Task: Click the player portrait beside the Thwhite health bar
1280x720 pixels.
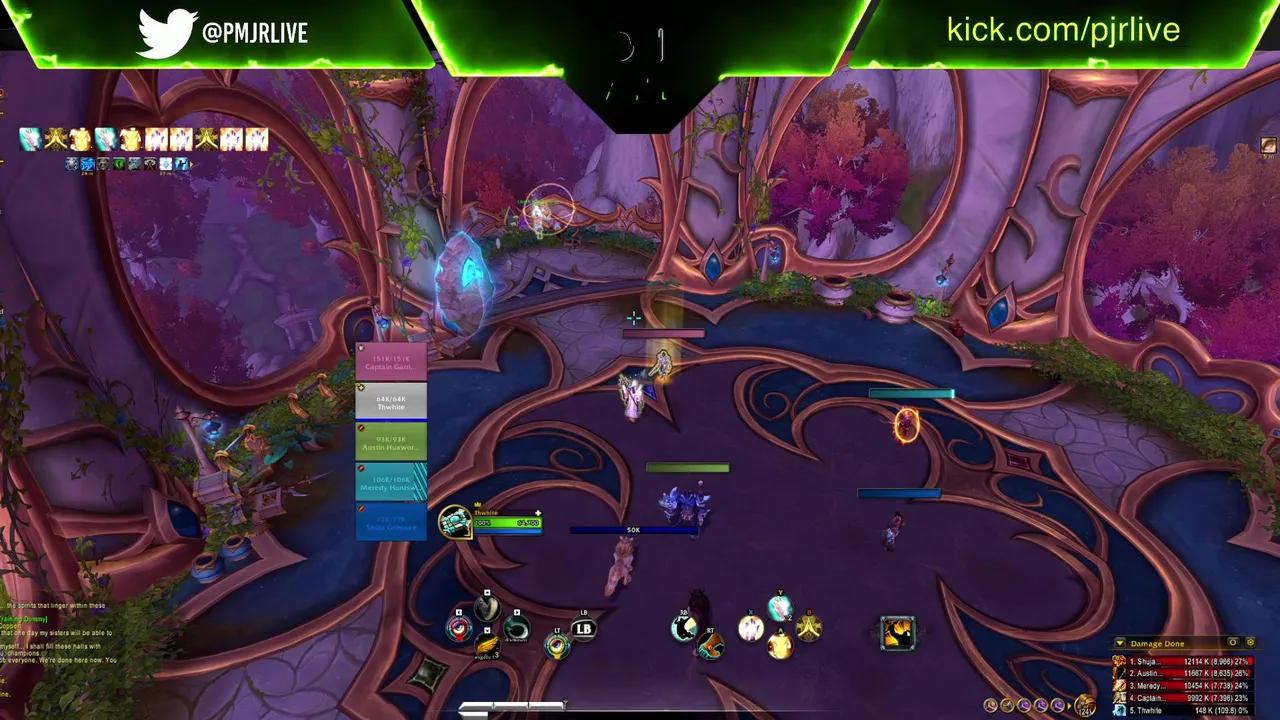Action: [455, 521]
